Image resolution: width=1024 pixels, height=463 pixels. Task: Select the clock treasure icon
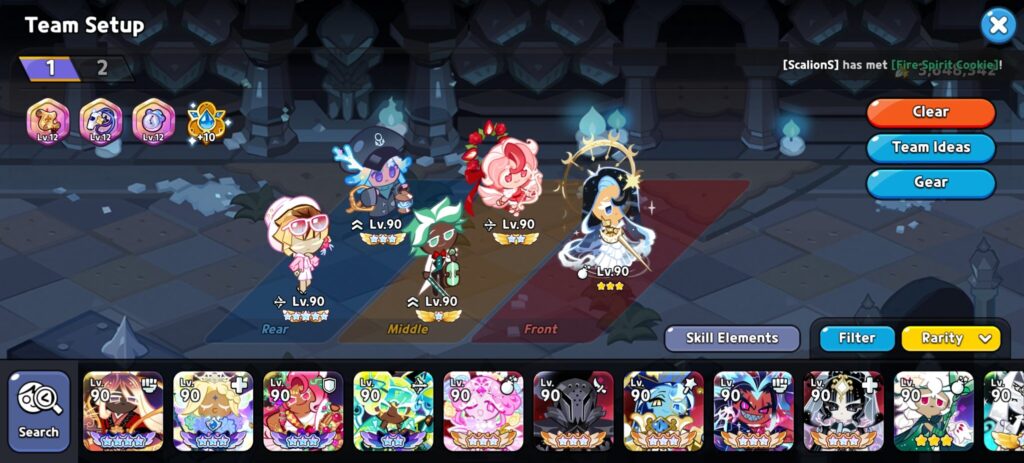pos(153,122)
